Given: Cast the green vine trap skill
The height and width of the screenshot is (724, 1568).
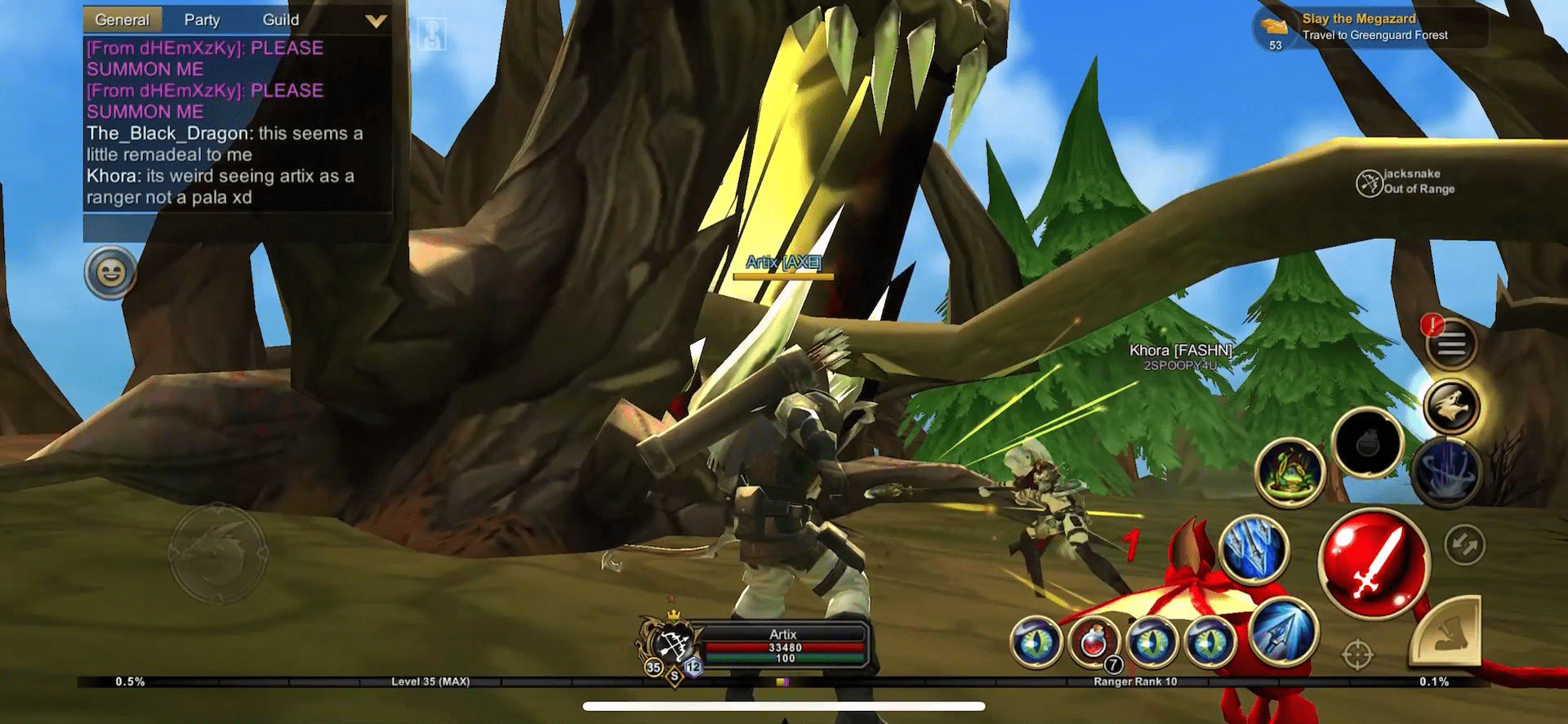Looking at the screenshot, I should 1290,473.
